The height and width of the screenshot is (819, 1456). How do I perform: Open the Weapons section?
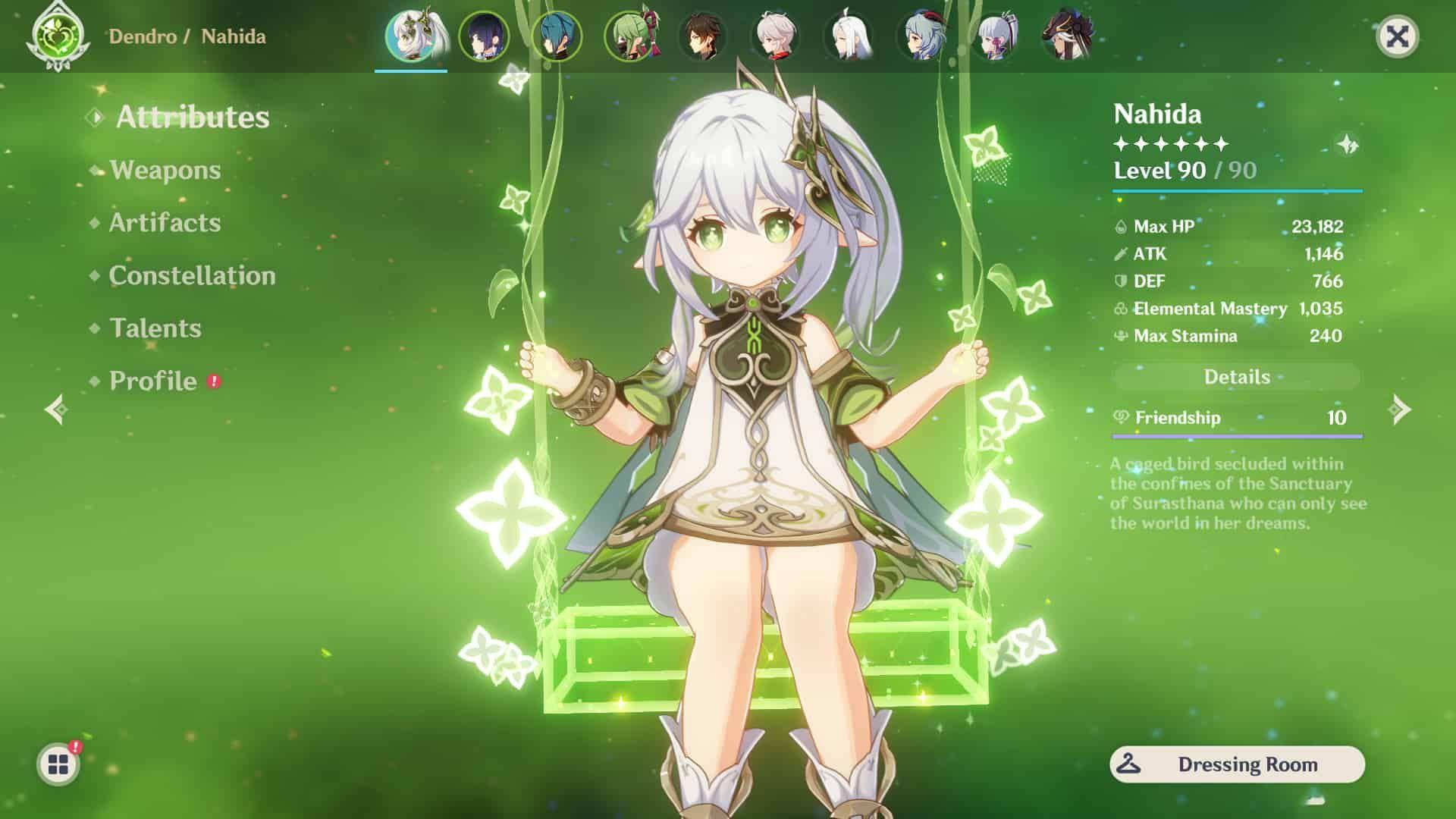coord(165,171)
